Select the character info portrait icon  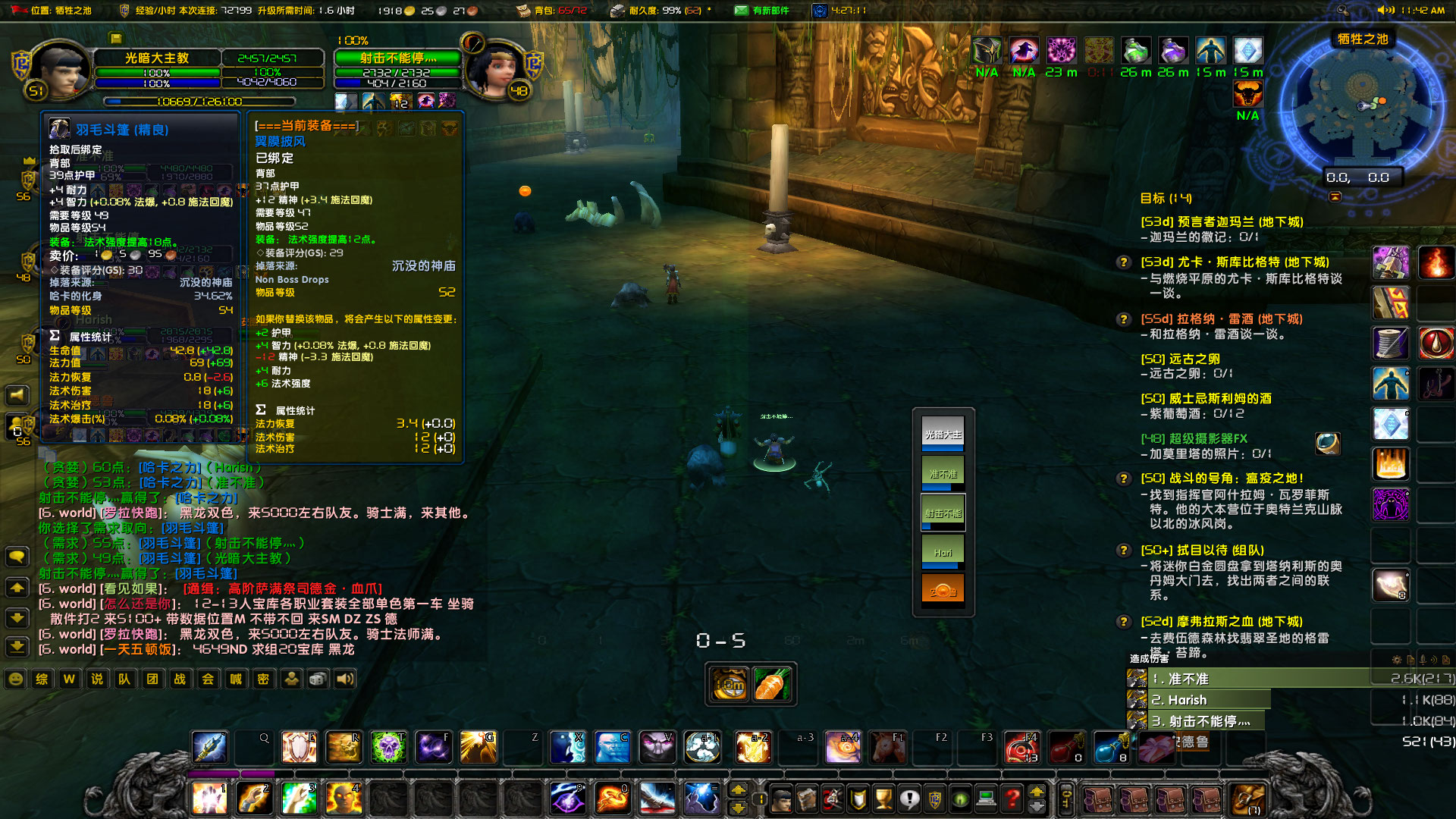tap(782, 798)
